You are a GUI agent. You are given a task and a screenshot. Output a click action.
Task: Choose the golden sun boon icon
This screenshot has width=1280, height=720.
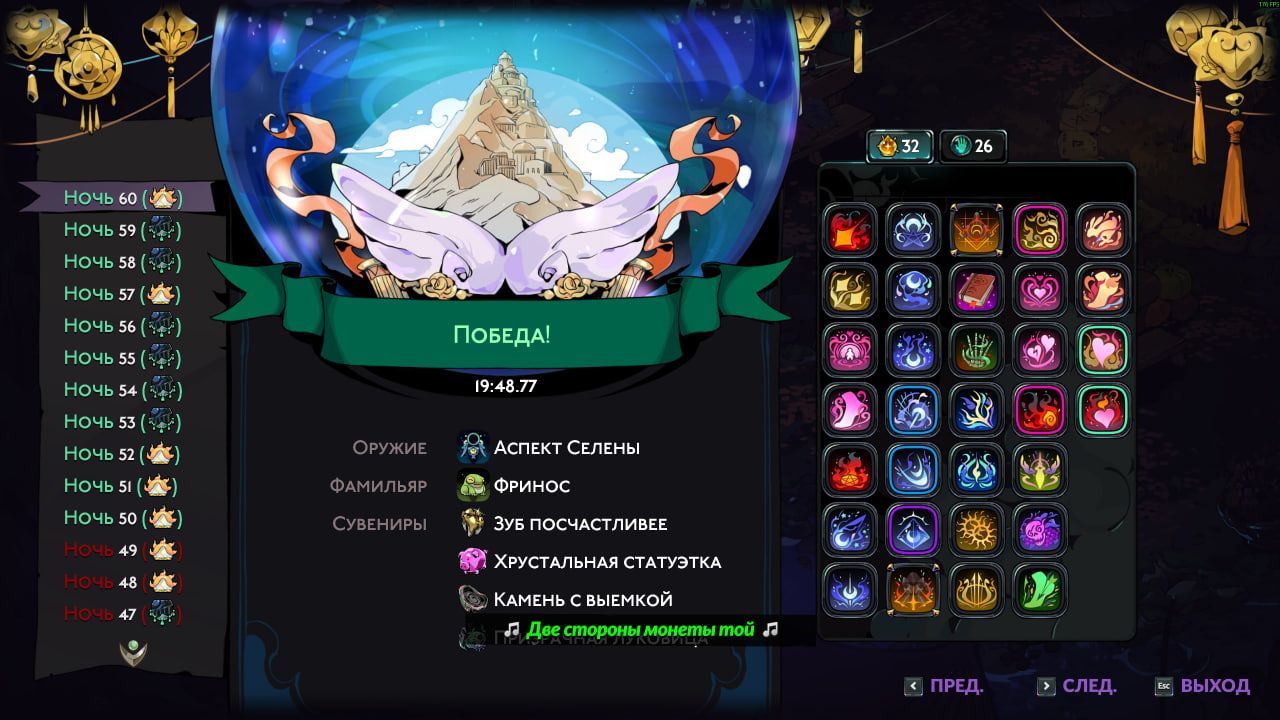pos(975,530)
